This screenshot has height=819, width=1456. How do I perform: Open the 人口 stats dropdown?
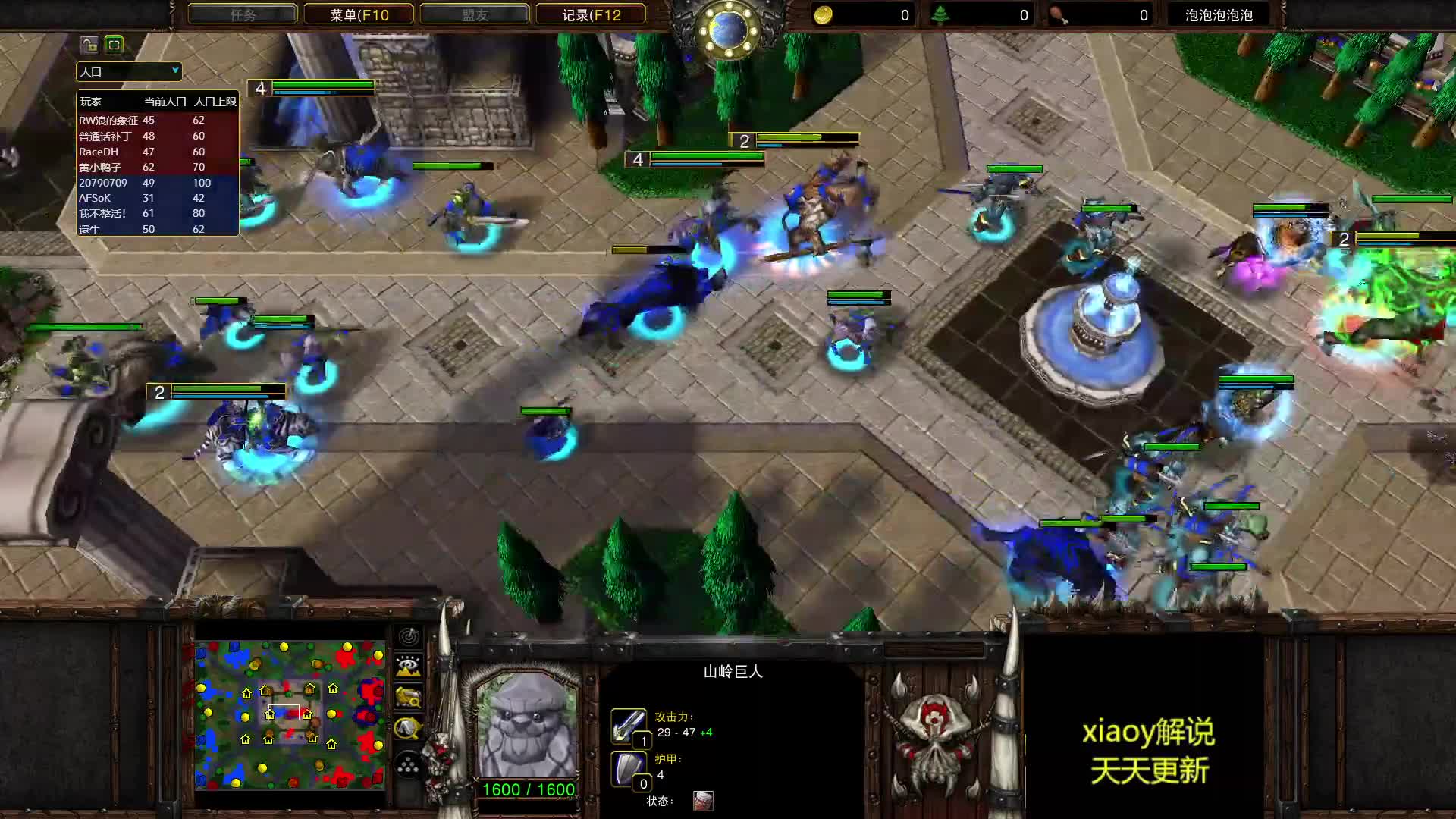pos(127,71)
